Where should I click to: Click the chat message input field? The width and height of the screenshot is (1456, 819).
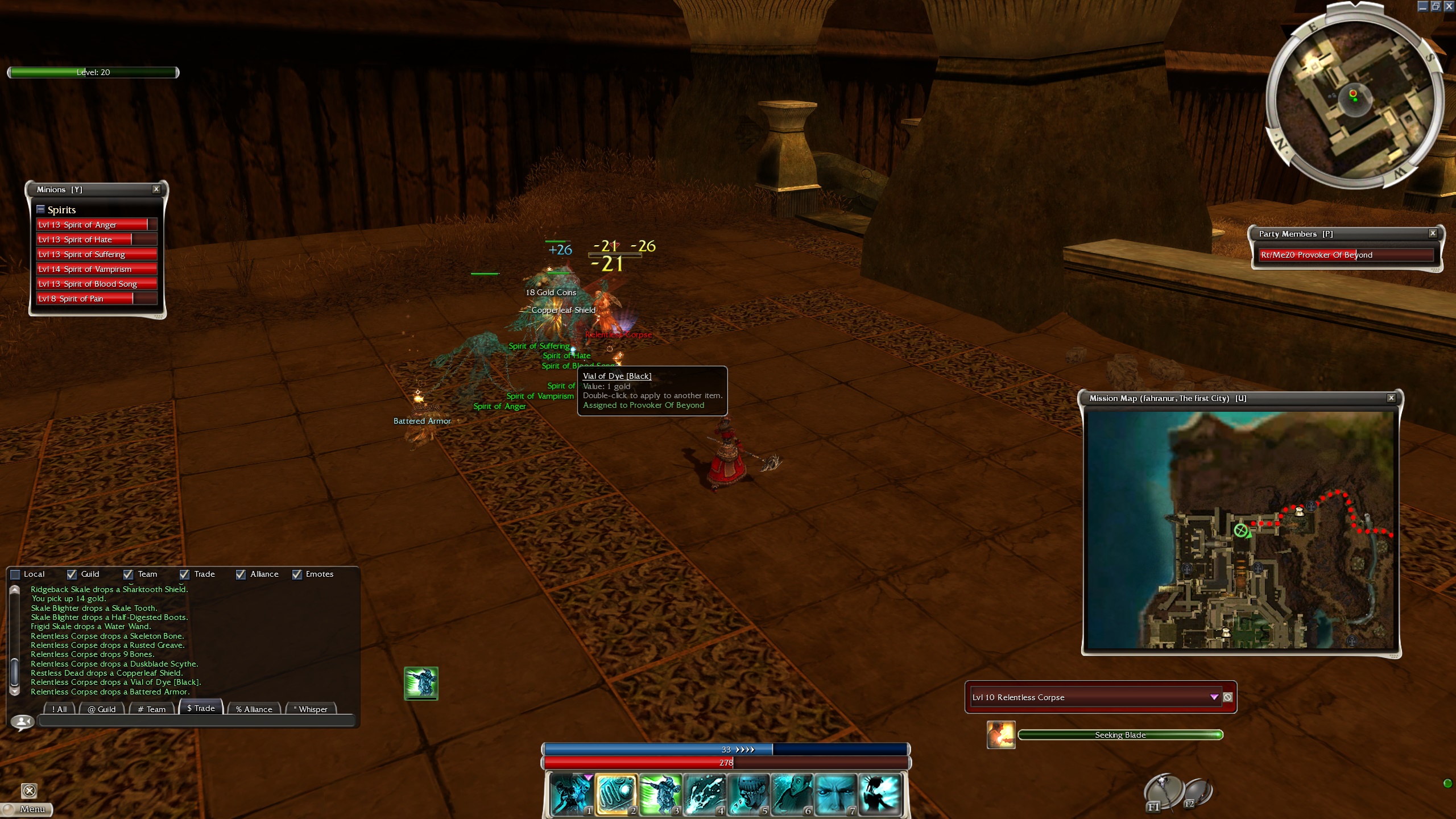coord(196,721)
